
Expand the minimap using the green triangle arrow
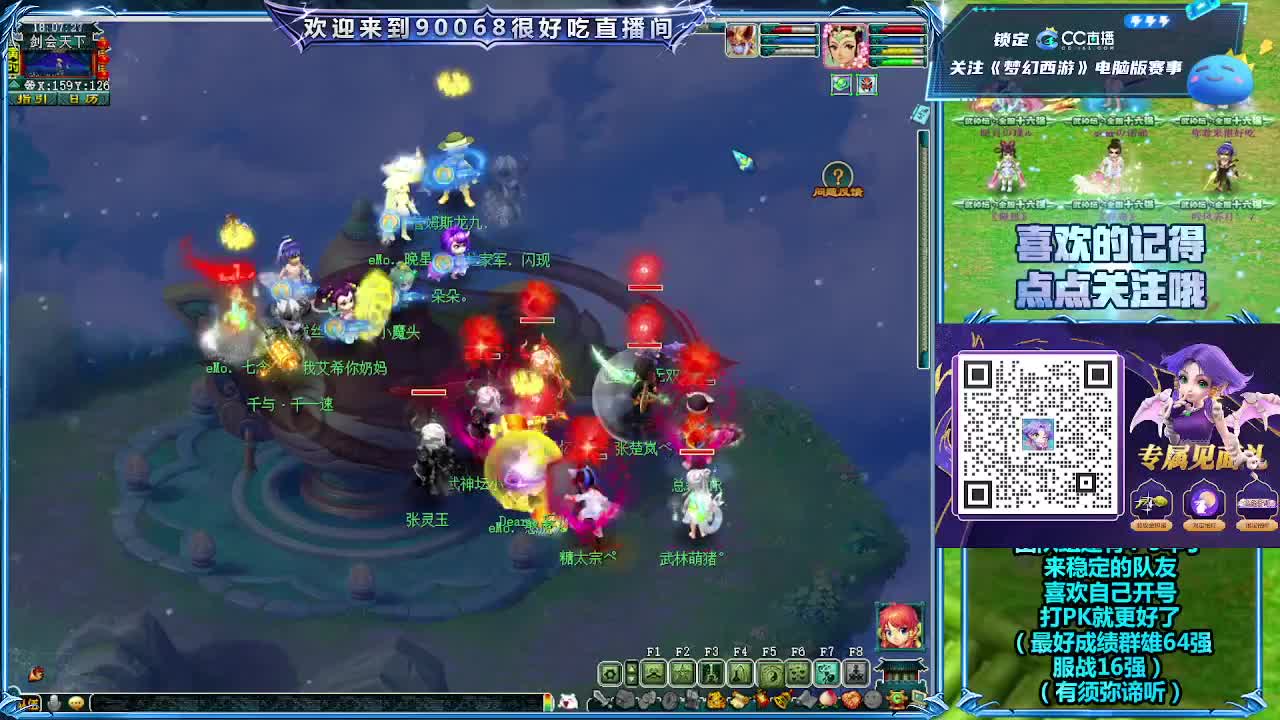[16, 84]
